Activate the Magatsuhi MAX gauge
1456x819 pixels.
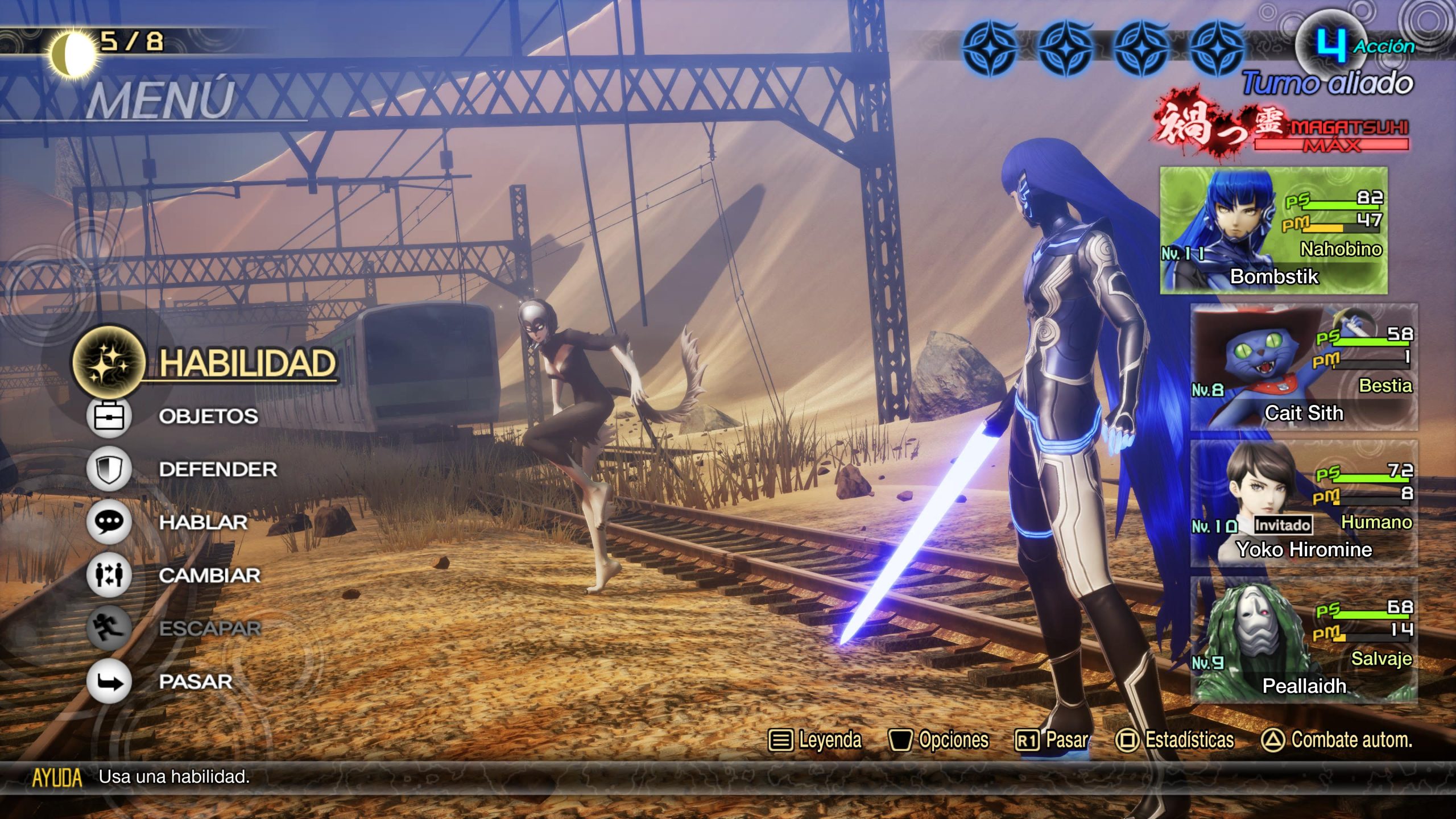coord(1331,134)
